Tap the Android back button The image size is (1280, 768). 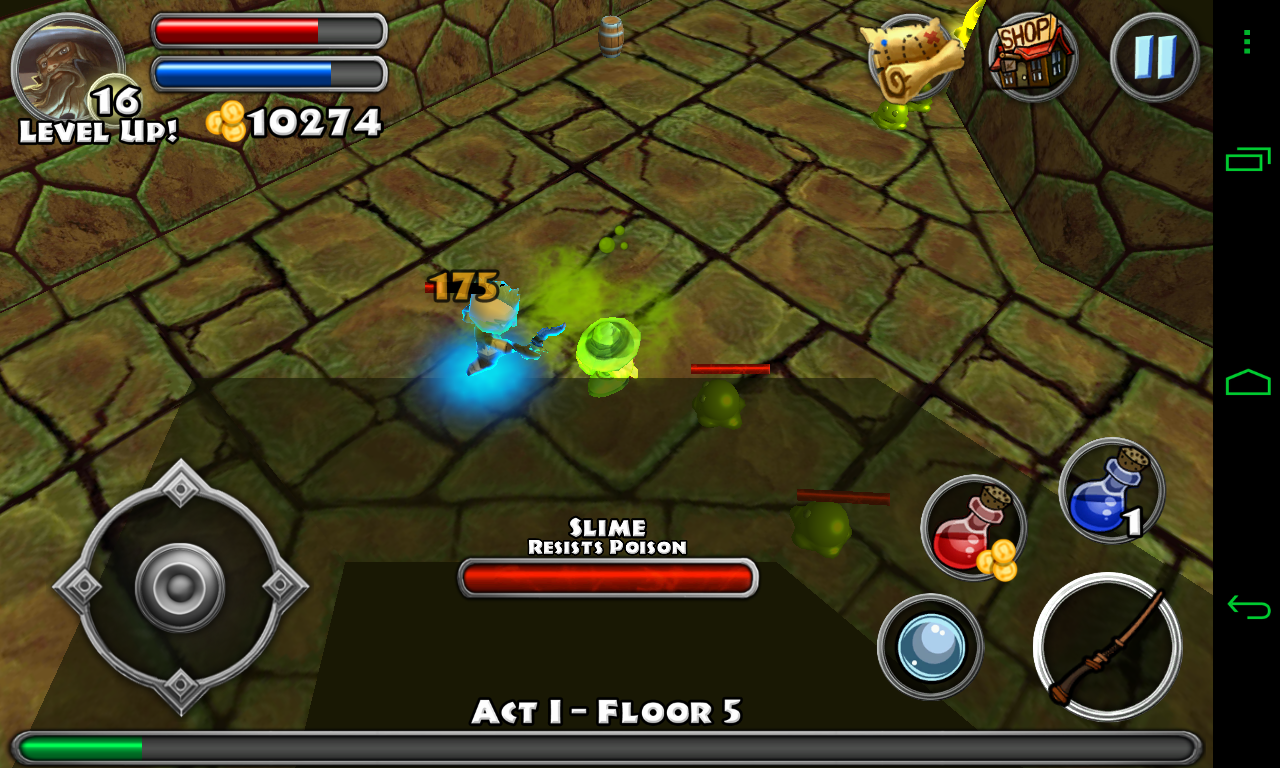(x=1248, y=606)
